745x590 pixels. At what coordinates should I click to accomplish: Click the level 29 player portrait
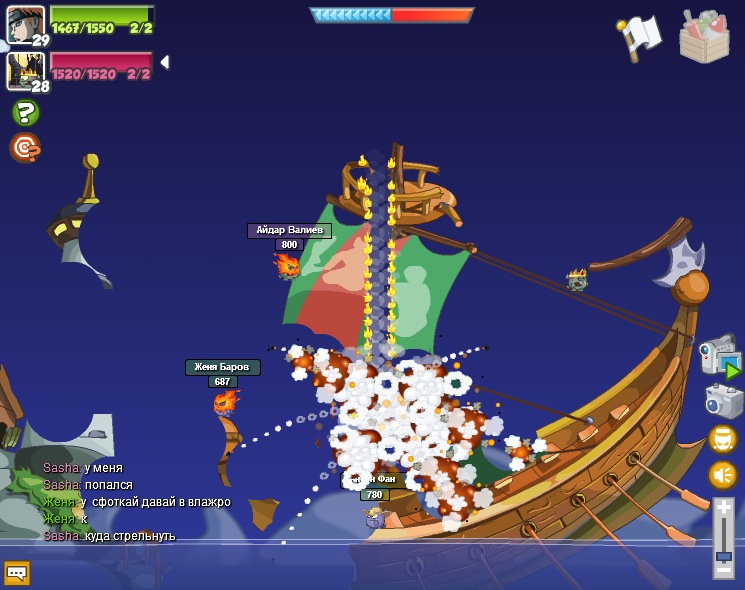[x=24, y=24]
